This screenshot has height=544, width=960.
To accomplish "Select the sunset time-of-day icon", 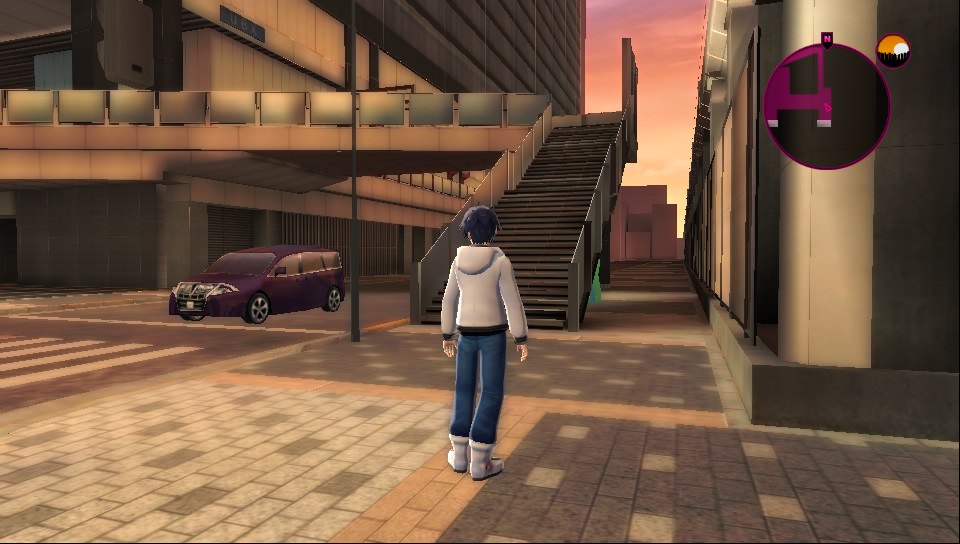I will click(892, 51).
